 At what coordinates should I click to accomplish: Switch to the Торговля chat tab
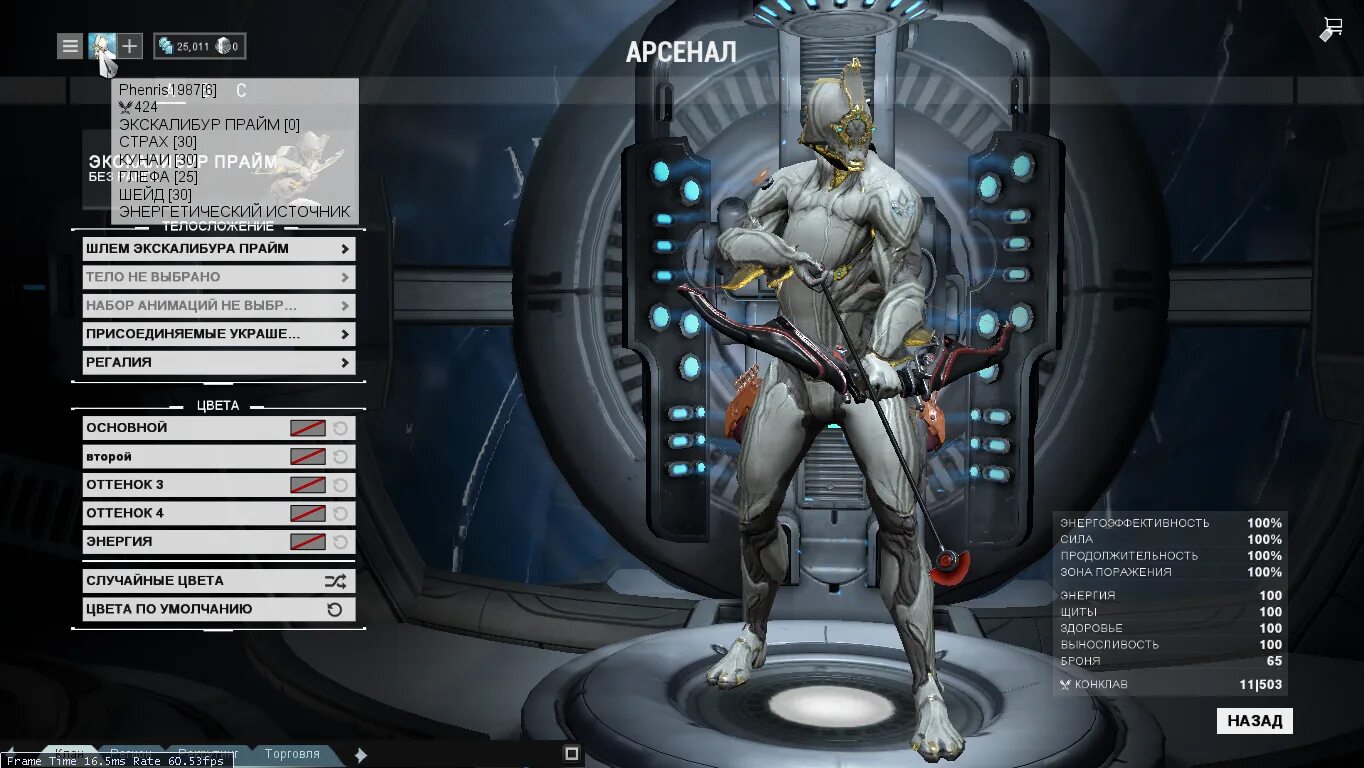pos(292,754)
